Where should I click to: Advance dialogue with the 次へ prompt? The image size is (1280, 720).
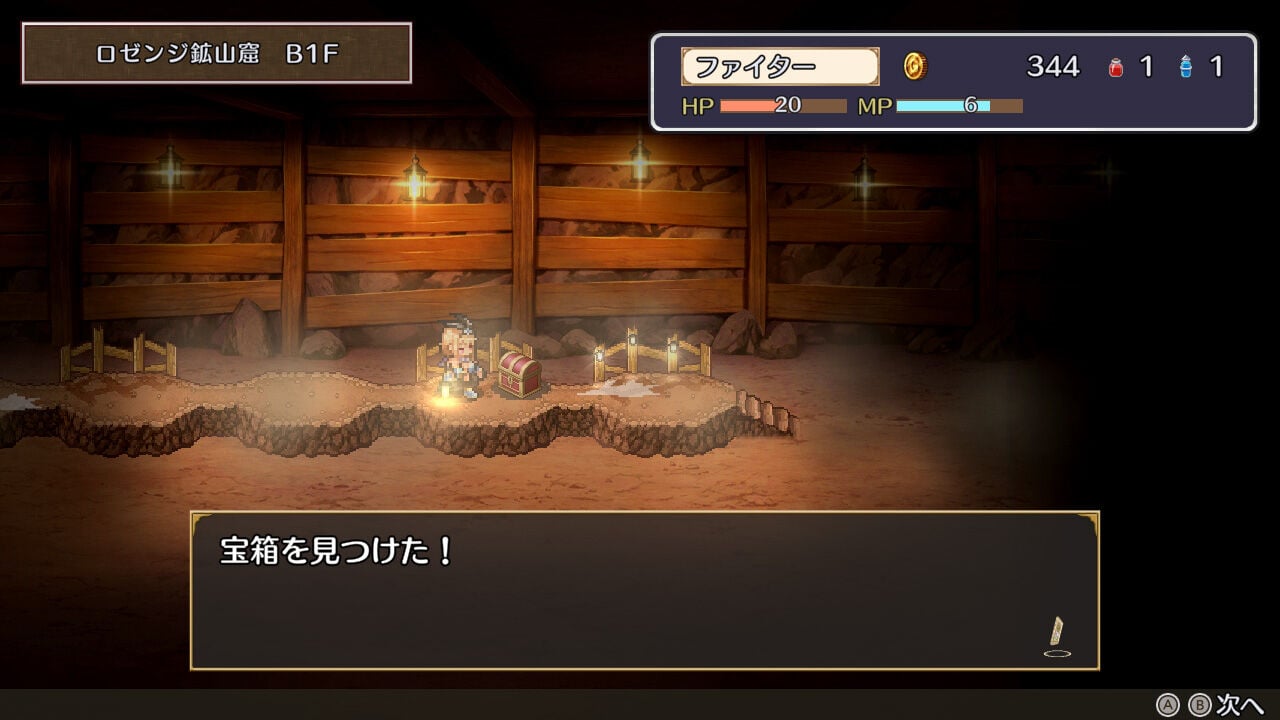click(1241, 704)
